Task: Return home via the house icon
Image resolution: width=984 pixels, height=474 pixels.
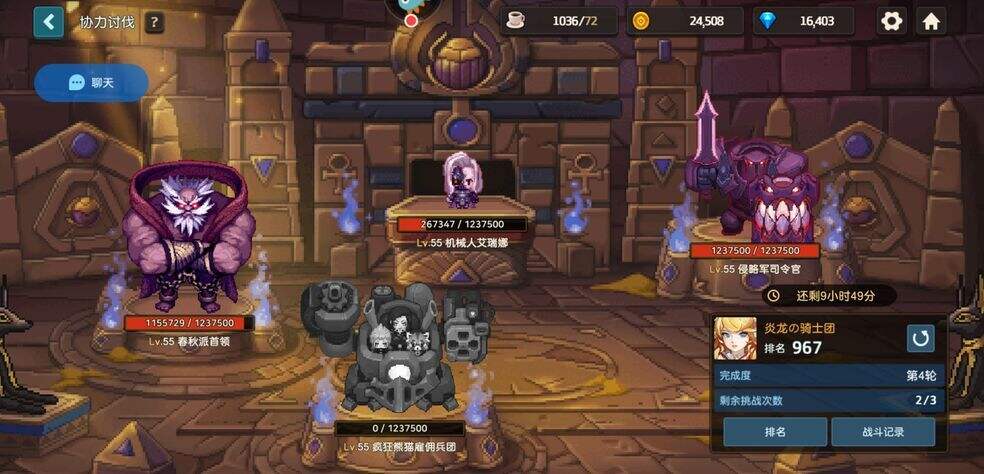Action: (x=931, y=21)
